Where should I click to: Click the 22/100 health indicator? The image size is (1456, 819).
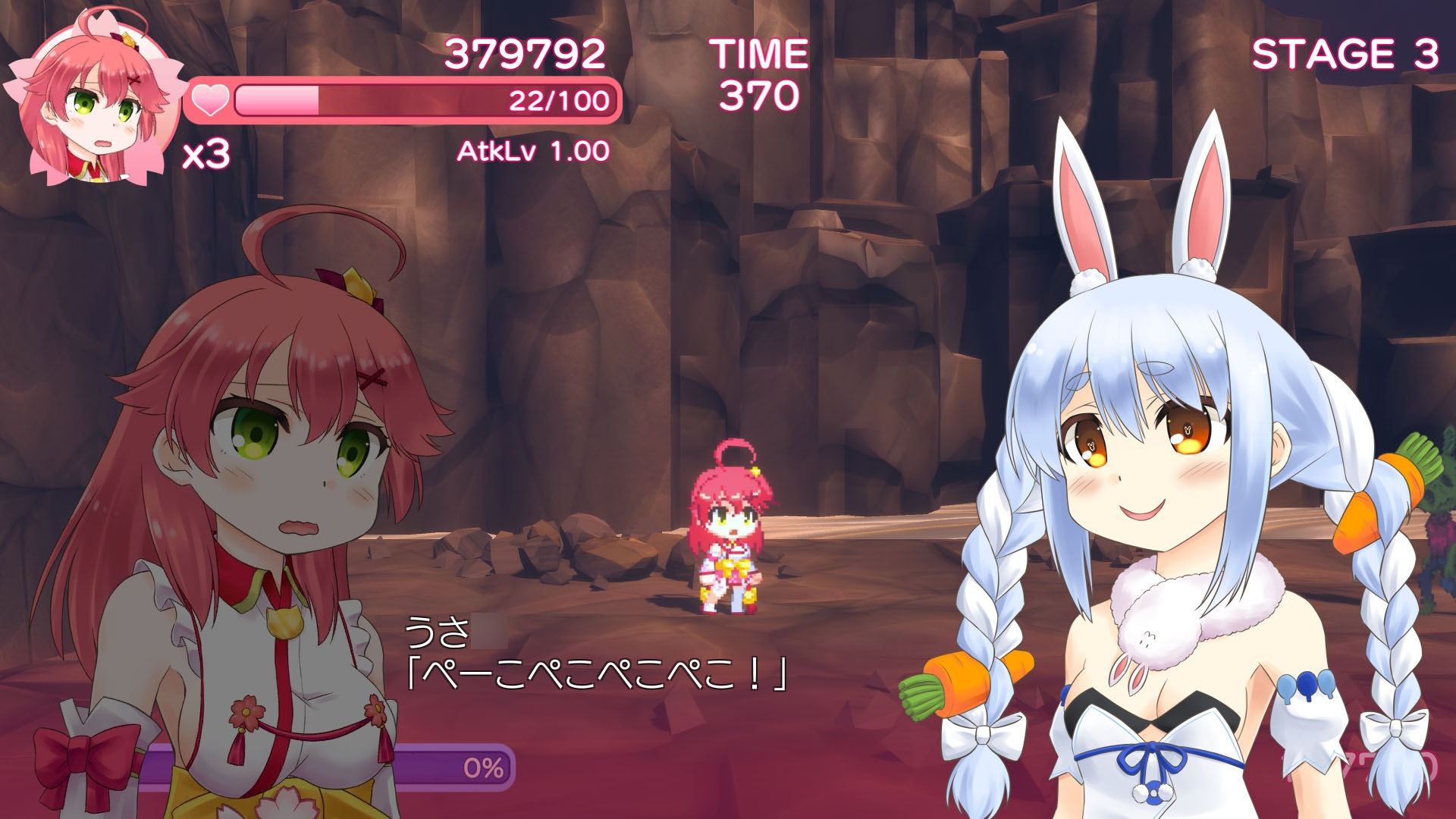[557, 99]
